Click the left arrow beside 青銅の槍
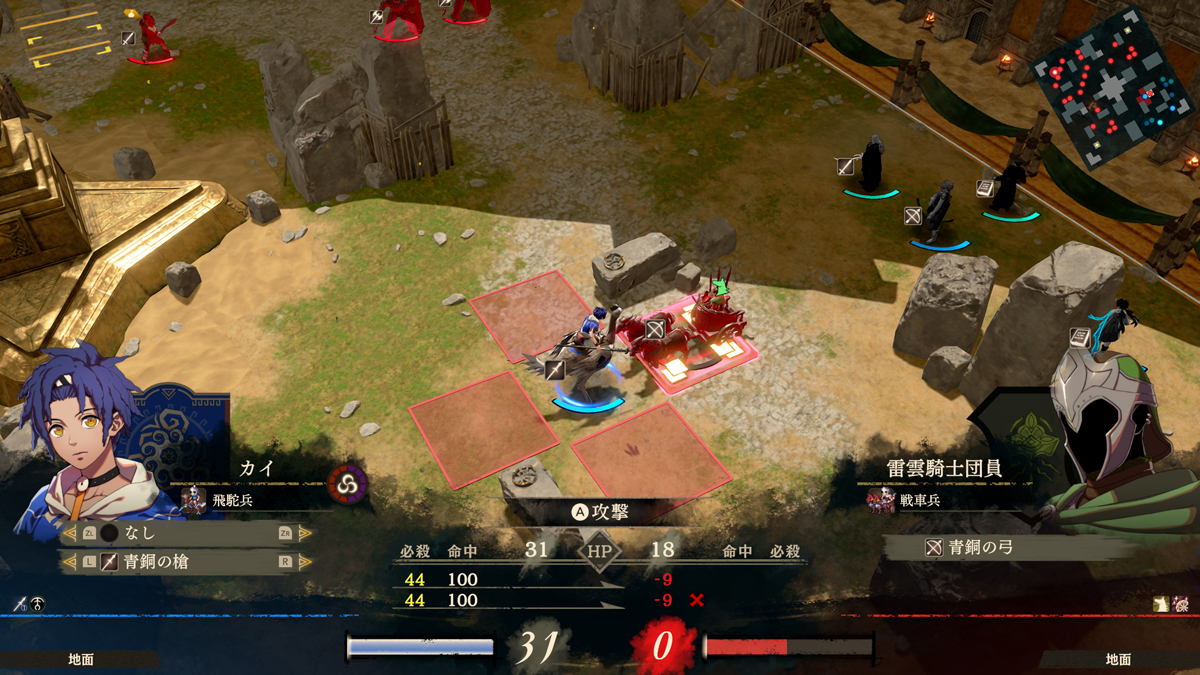The width and height of the screenshot is (1200, 675). point(69,562)
